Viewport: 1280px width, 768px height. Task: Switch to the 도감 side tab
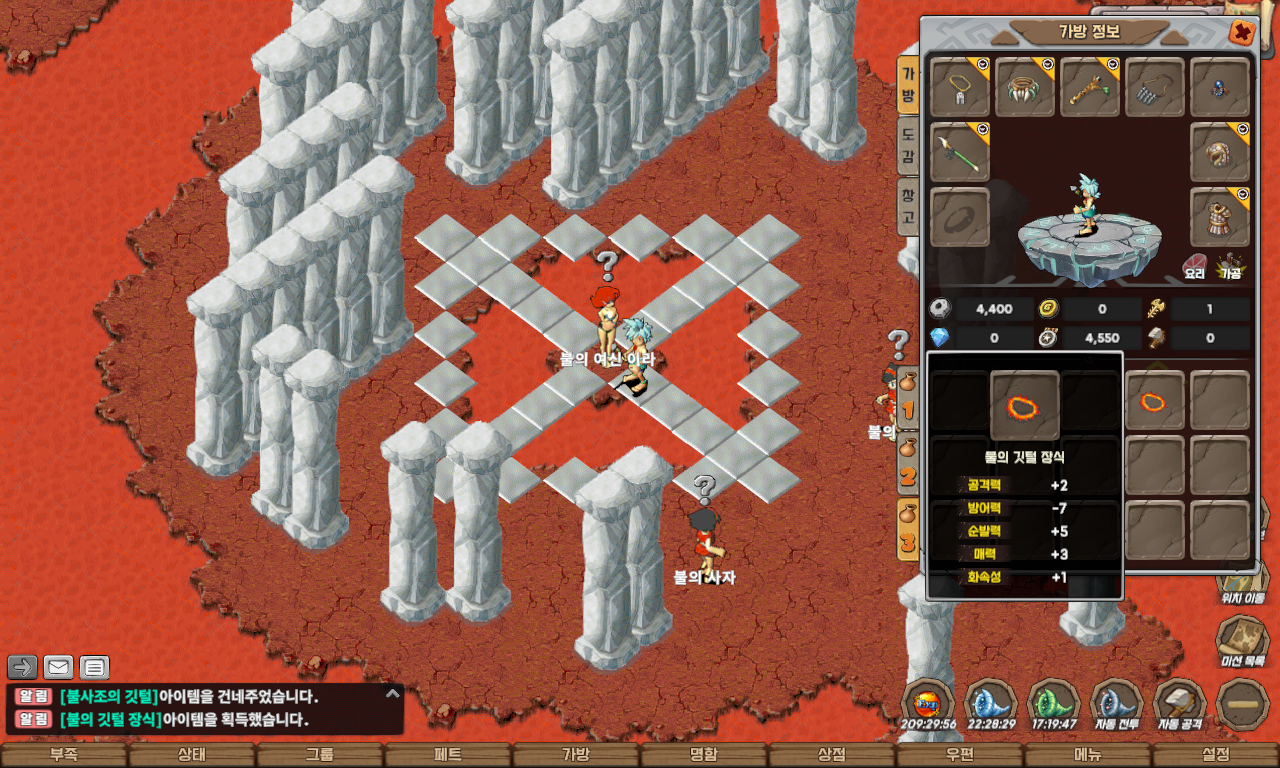(908, 144)
